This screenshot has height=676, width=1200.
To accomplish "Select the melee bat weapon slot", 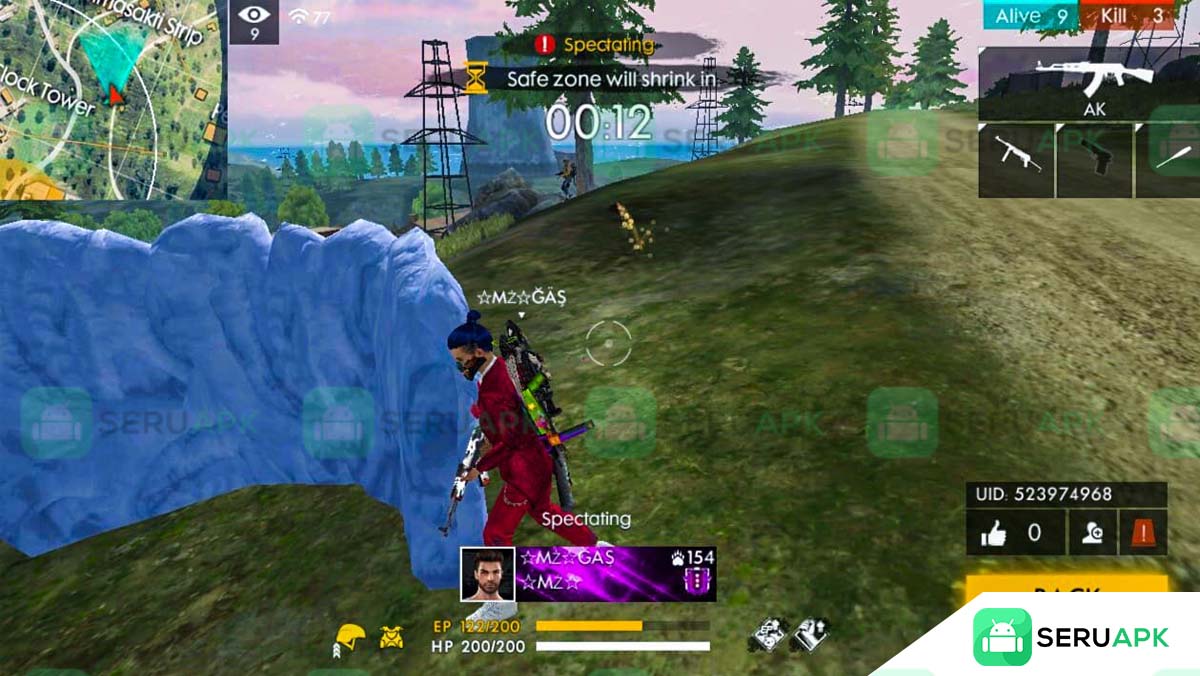I will click(x=1168, y=158).
